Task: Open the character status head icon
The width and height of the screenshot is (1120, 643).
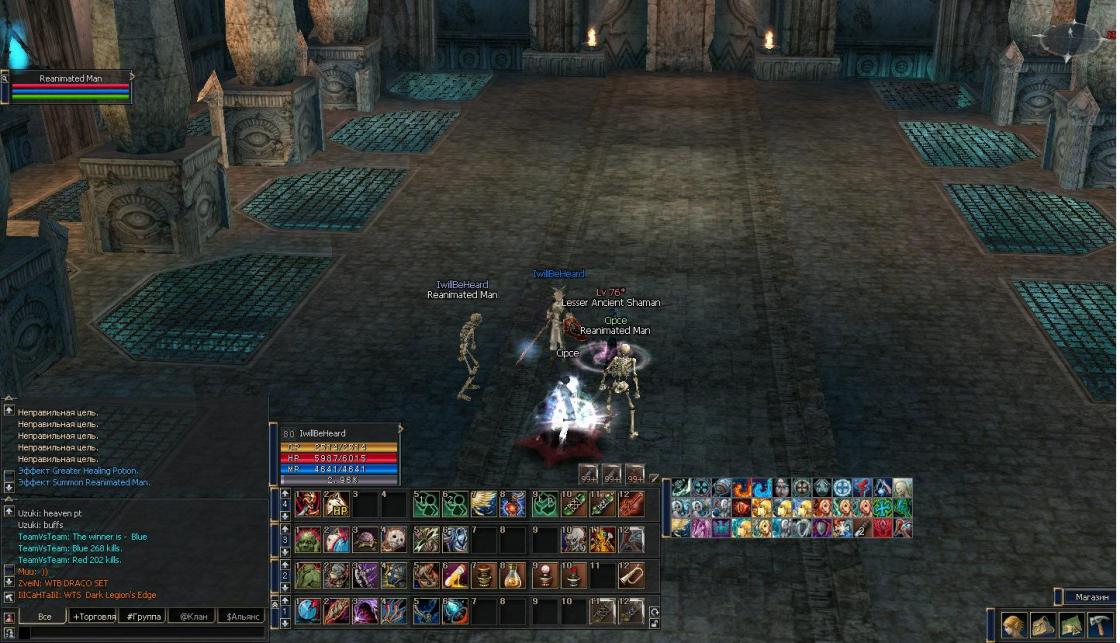Action: [1014, 625]
